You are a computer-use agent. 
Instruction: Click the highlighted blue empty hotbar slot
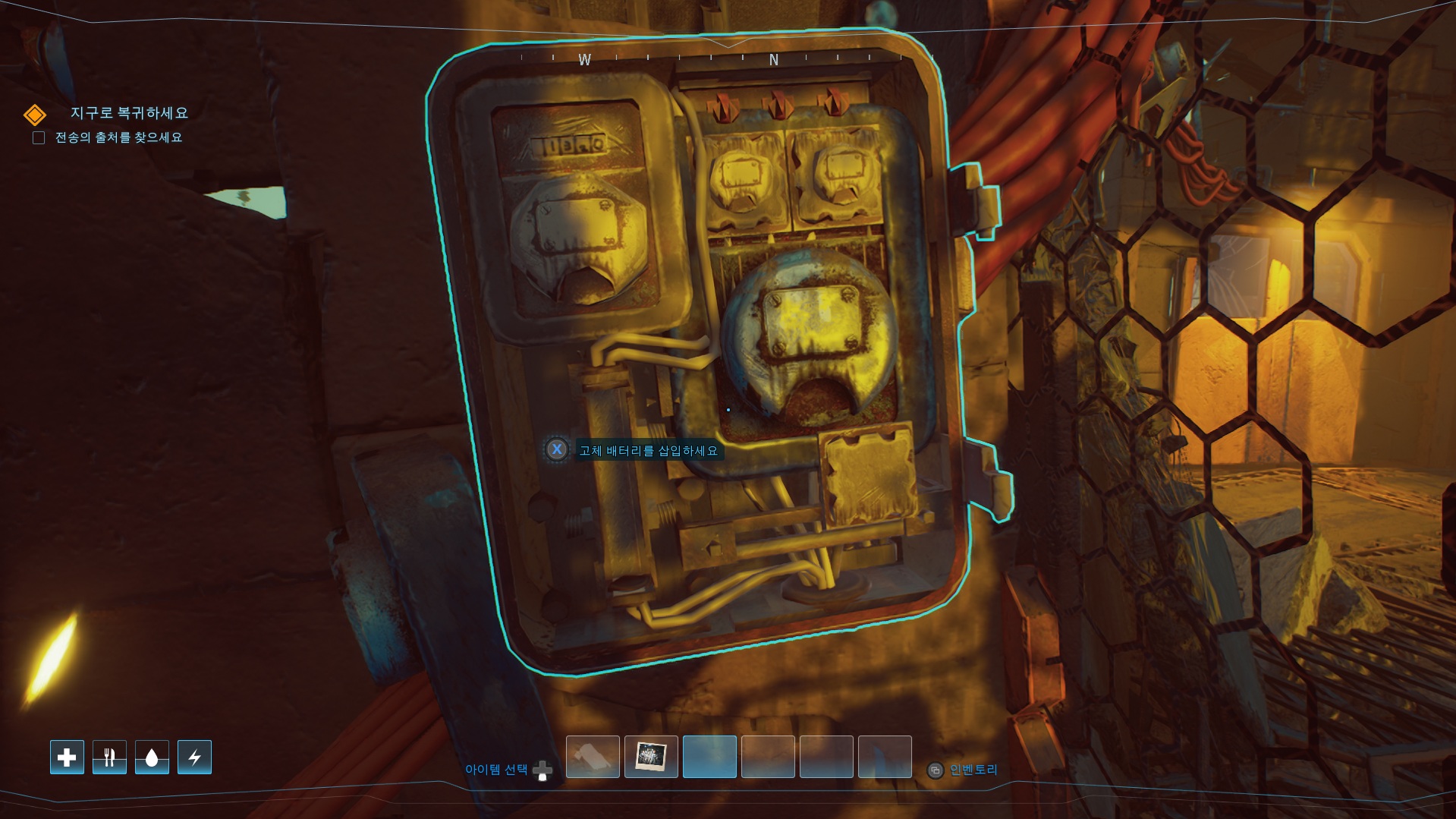[709, 757]
